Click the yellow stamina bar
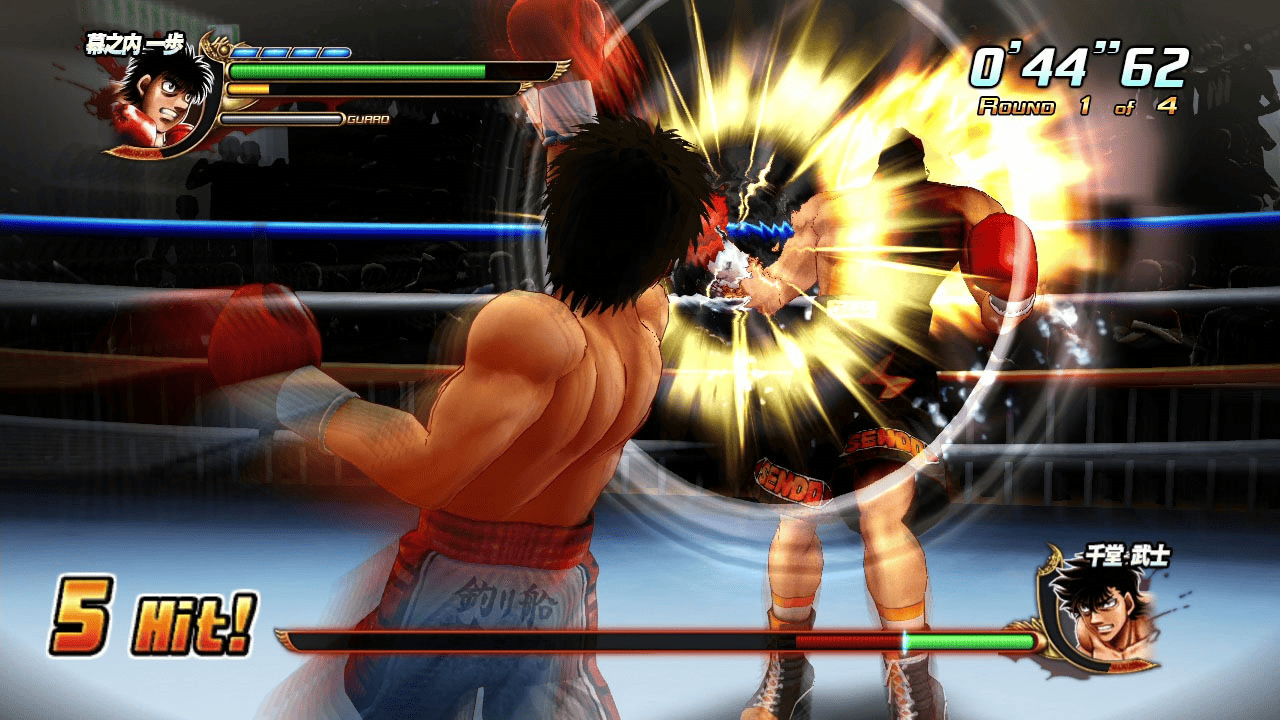Screen dimensions: 1280x720 click(248, 89)
